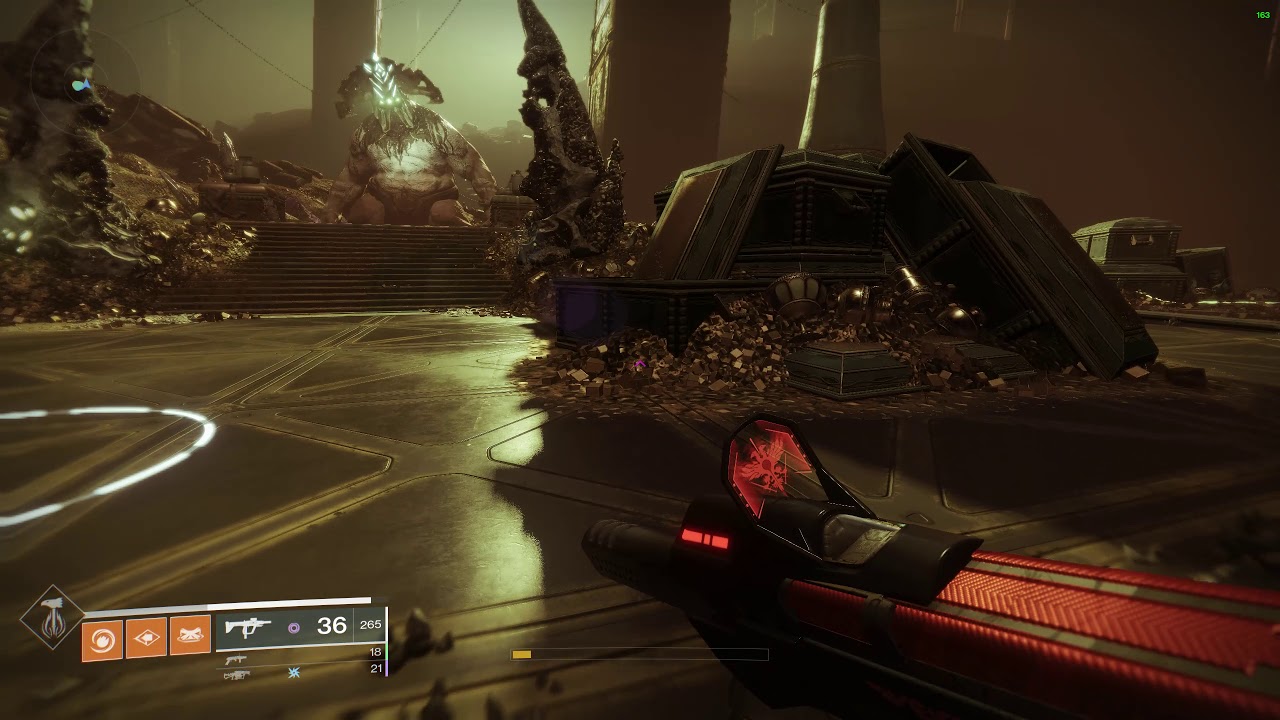Image resolution: width=1280 pixels, height=720 pixels.
Task: Choose the heavy weapon at the bottom of the list
Action: 237,675
